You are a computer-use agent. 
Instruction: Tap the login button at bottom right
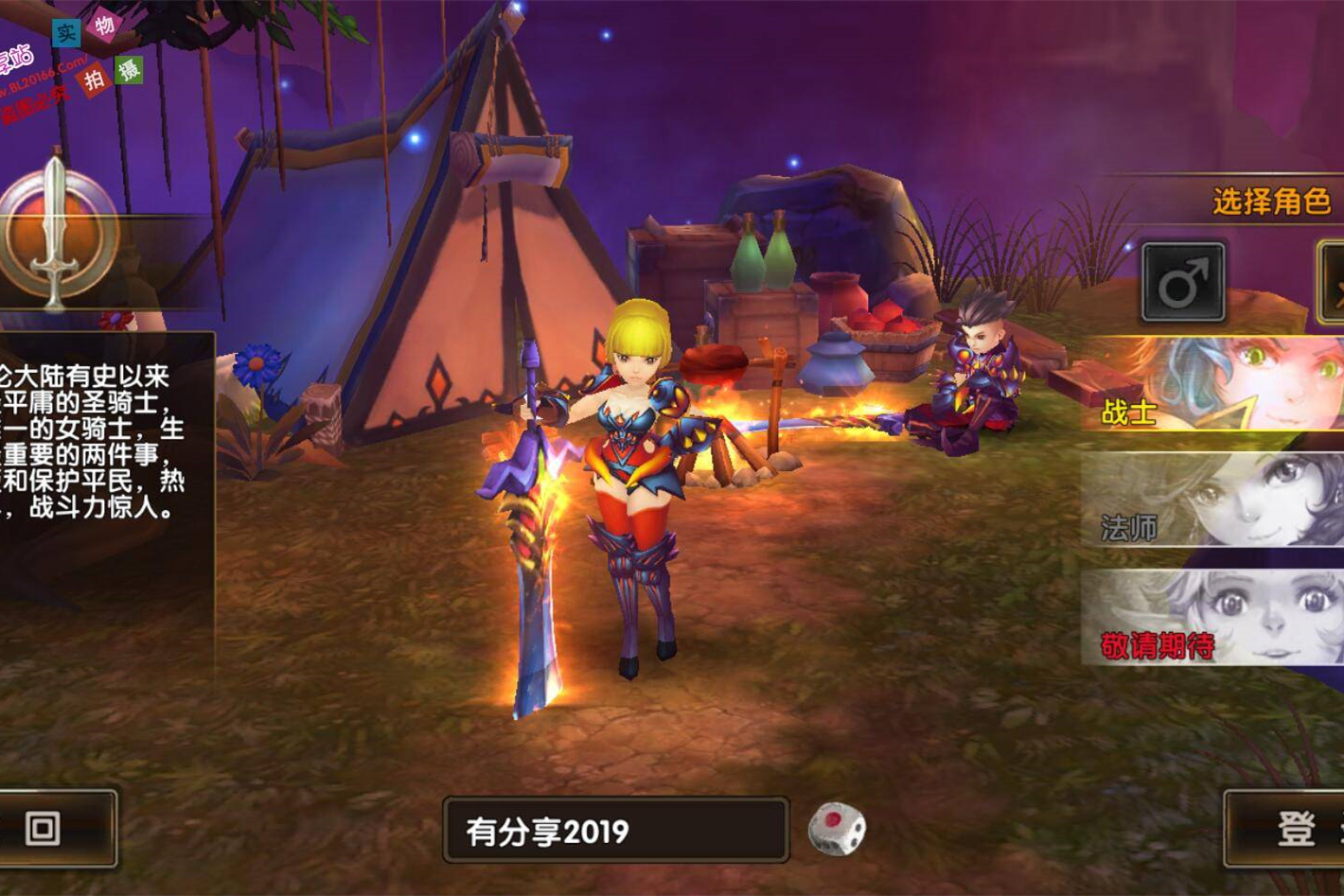(x=1285, y=829)
